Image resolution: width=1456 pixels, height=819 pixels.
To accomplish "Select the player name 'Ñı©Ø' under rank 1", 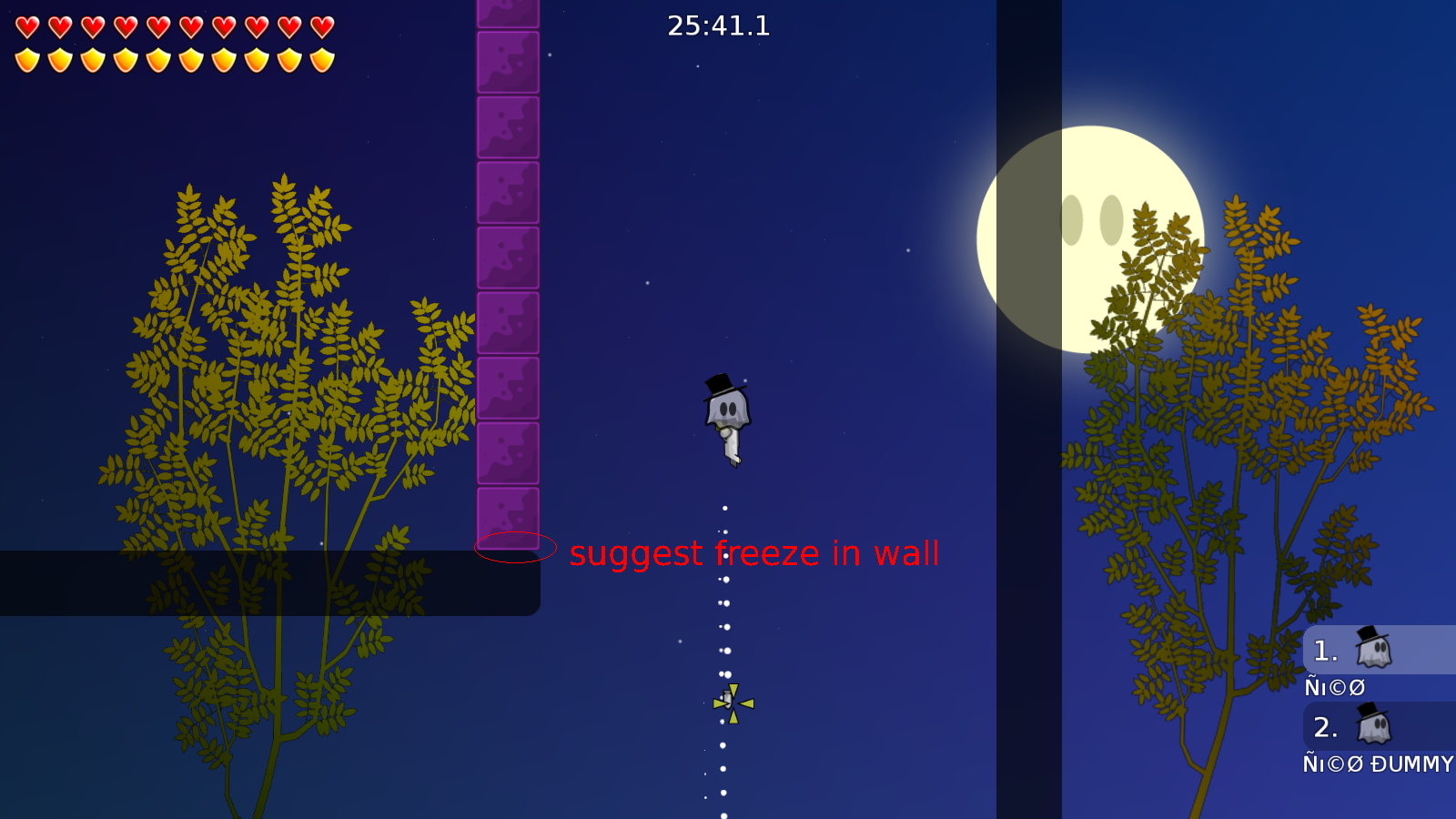I will point(1333,687).
